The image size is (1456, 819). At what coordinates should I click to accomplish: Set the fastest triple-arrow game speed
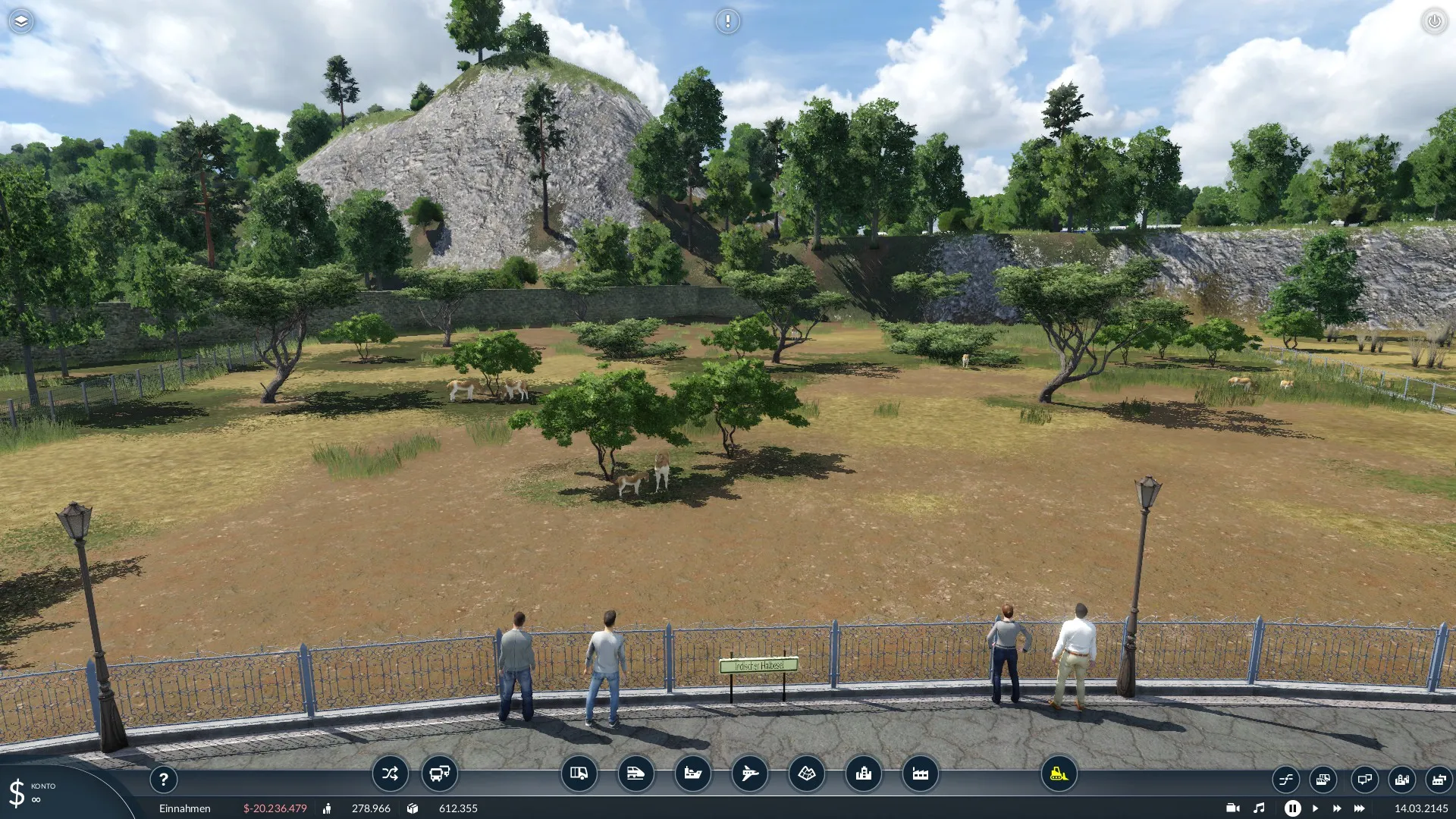click(x=1359, y=808)
